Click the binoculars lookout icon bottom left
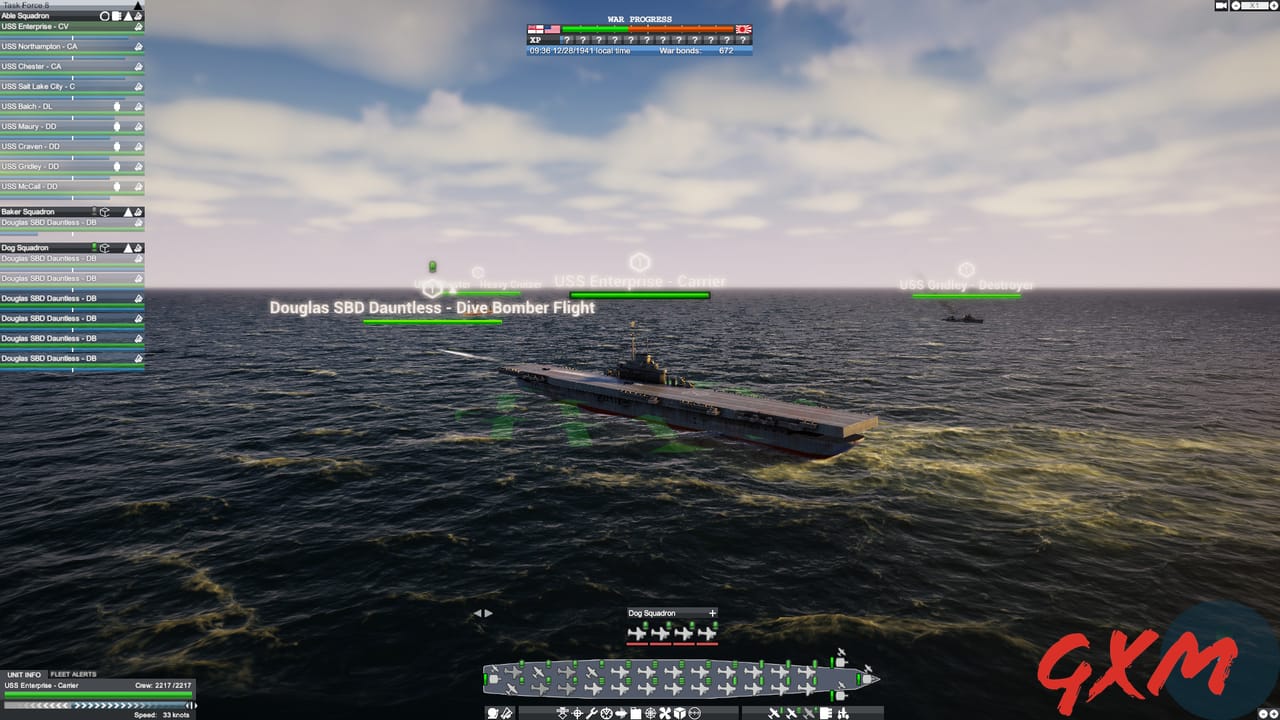This screenshot has height=720, width=1280. tap(490, 713)
